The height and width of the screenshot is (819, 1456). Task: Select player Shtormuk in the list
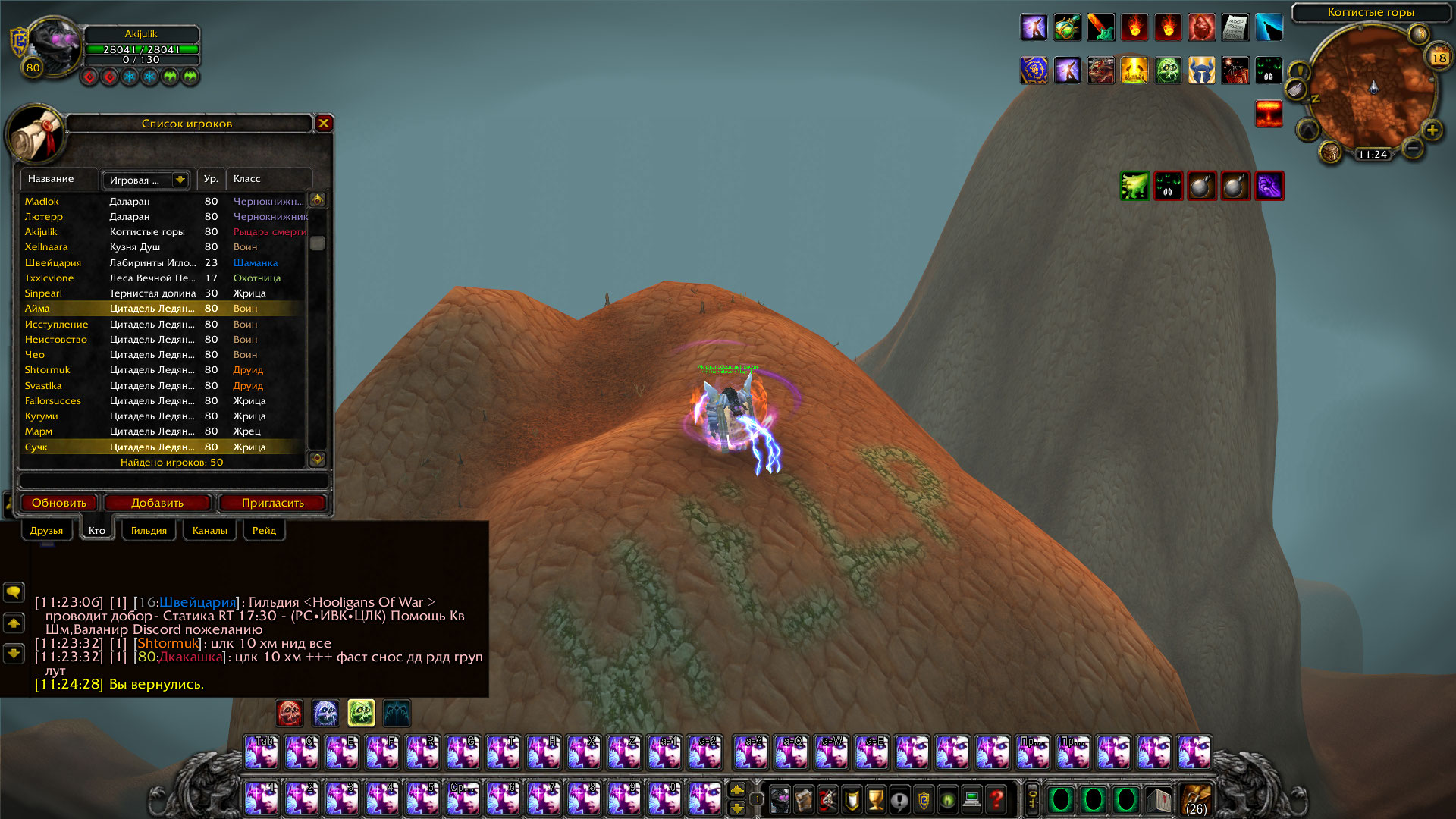click(47, 370)
